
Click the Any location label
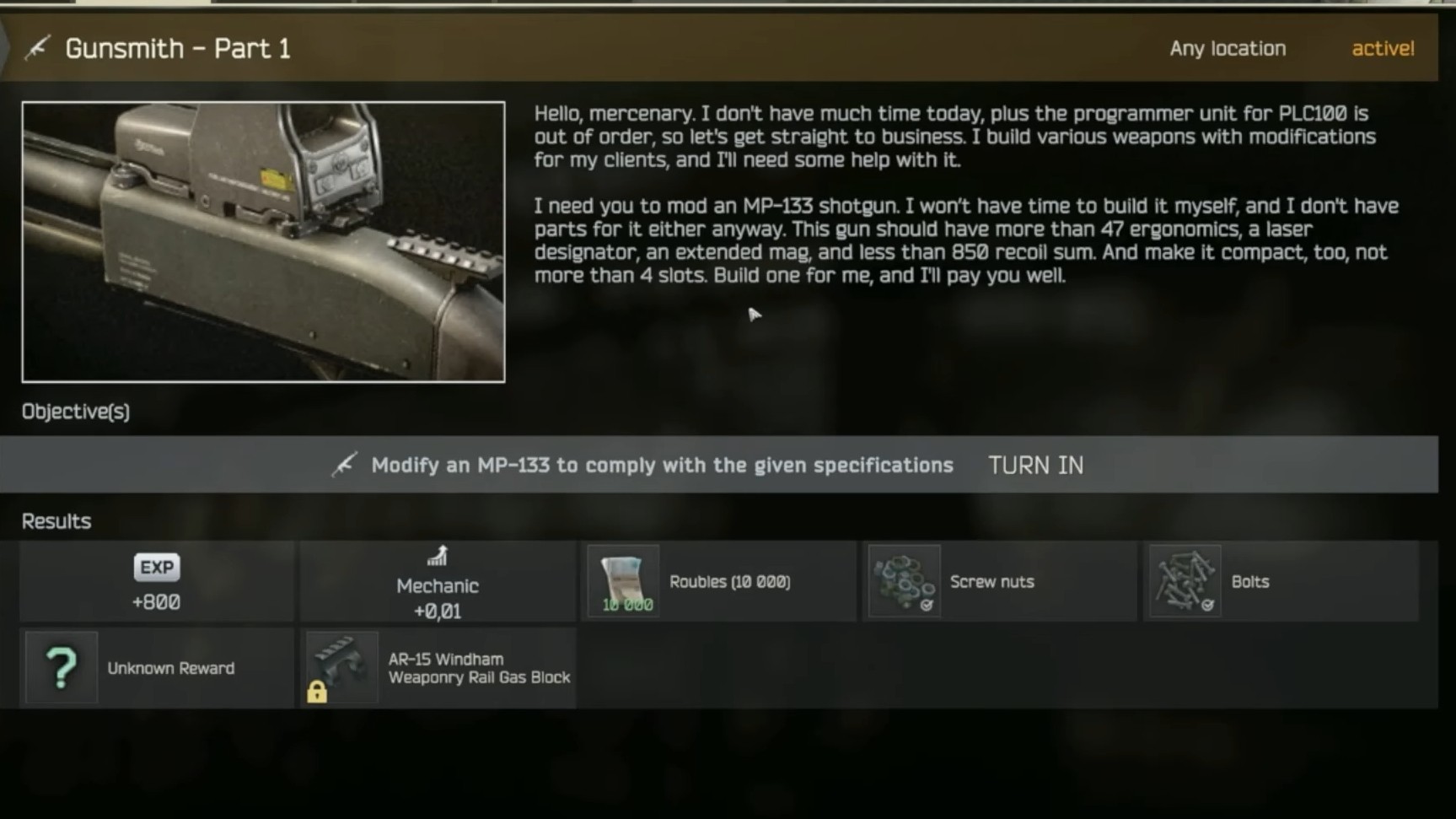1227,48
